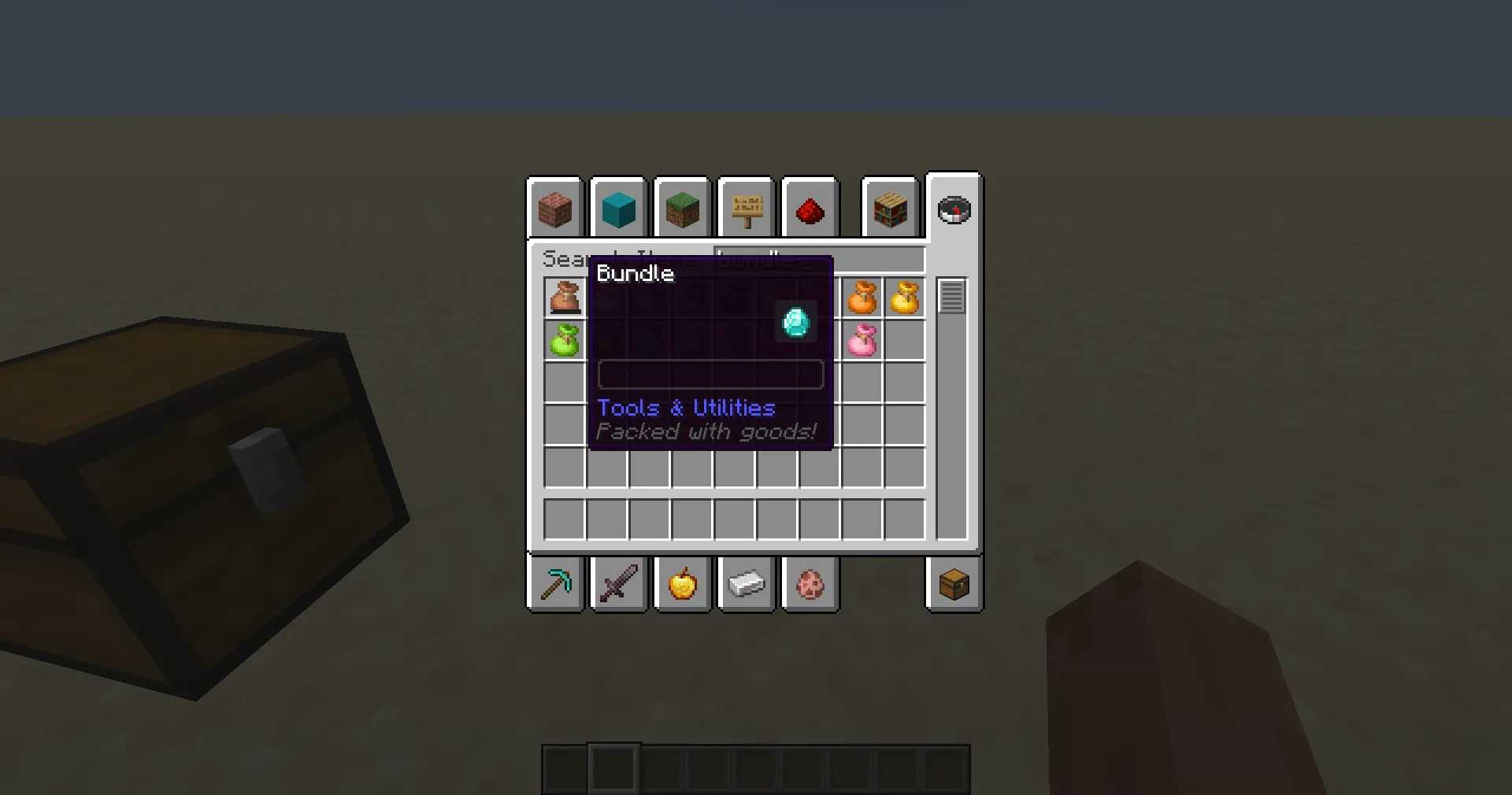Select the brown Bundle item
The height and width of the screenshot is (795, 1512).
pyautogui.click(x=565, y=298)
